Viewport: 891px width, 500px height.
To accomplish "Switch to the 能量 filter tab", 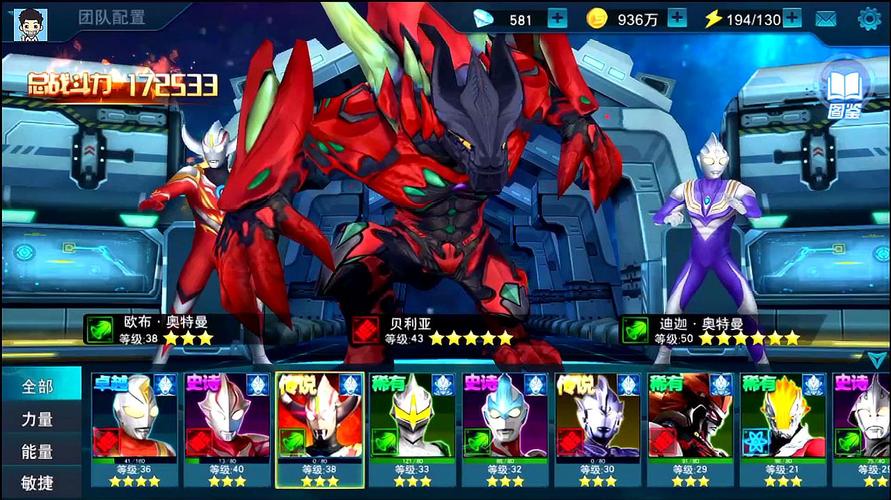I will (38, 453).
